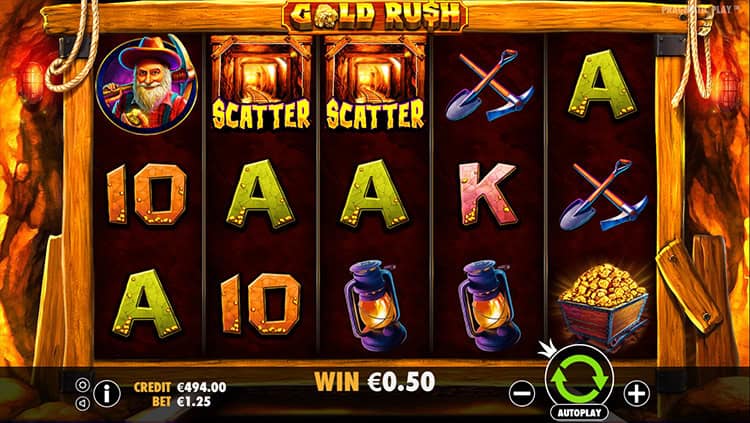This screenshot has height=423, width=750.
Task: Increase the bet with the plus button
Action: pos(636,393)
